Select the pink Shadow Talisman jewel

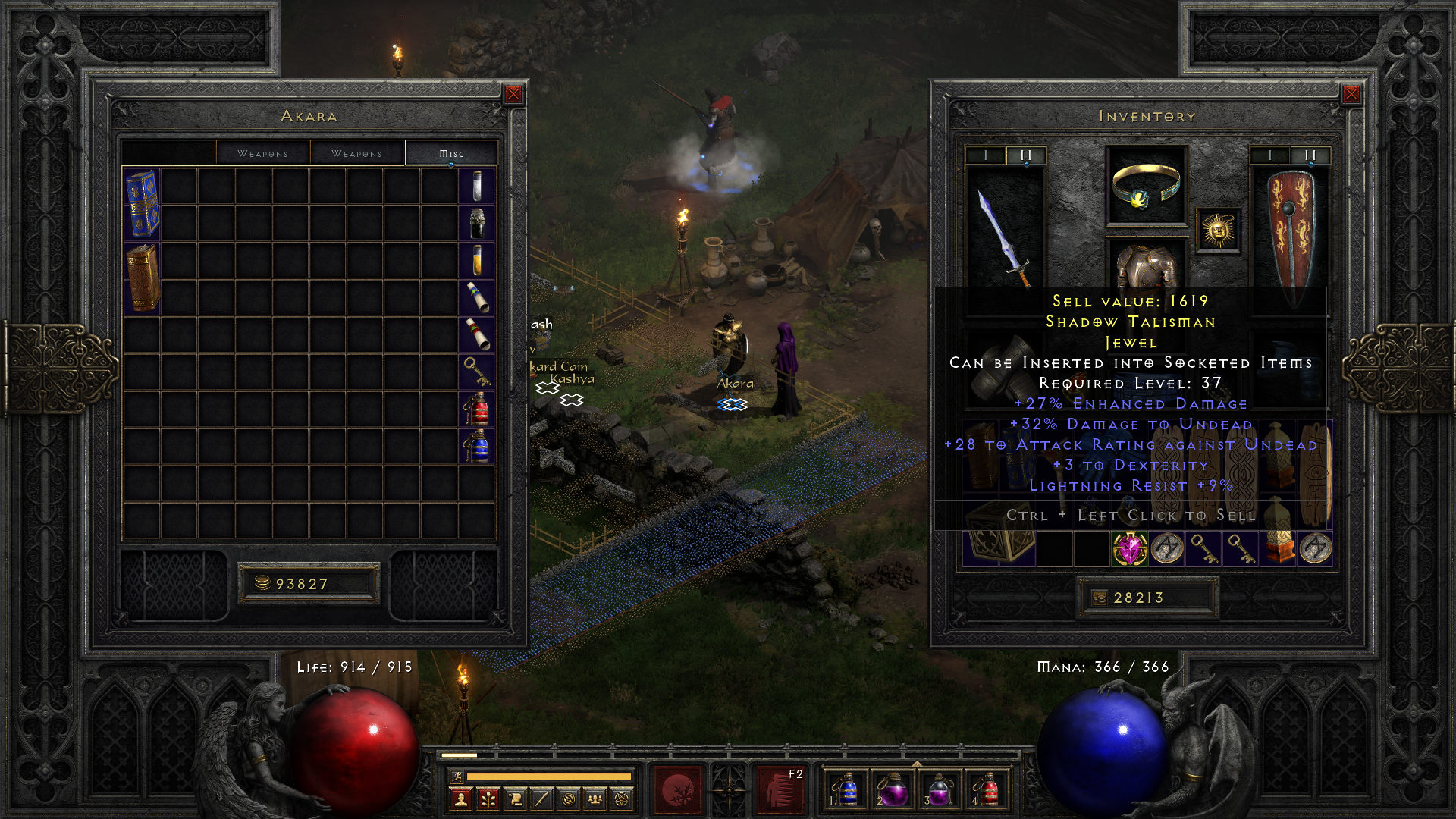(1130, 548)
